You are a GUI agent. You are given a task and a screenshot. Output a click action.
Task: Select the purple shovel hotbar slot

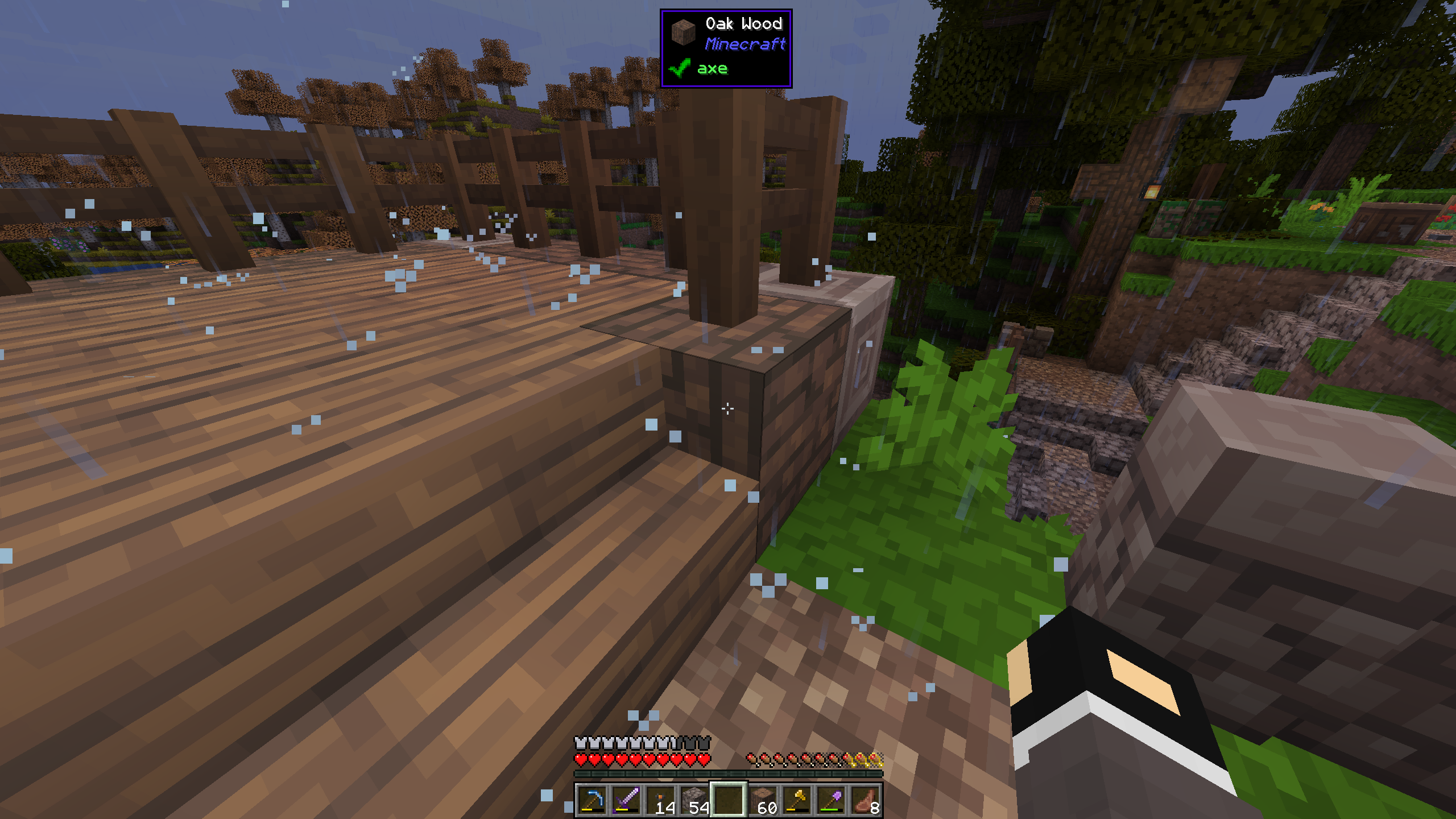[830, 800]
